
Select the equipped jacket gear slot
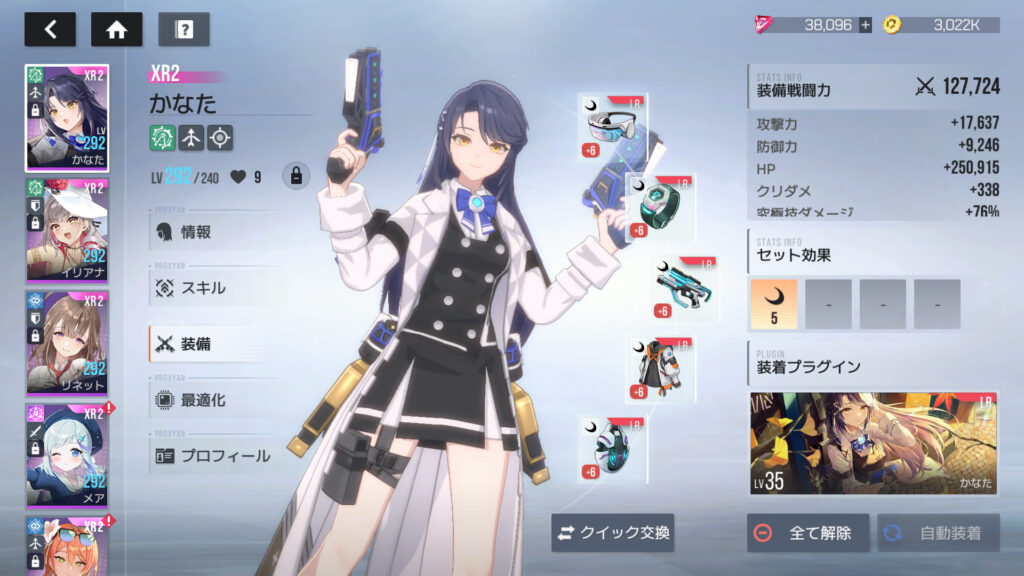click(660, 370)
